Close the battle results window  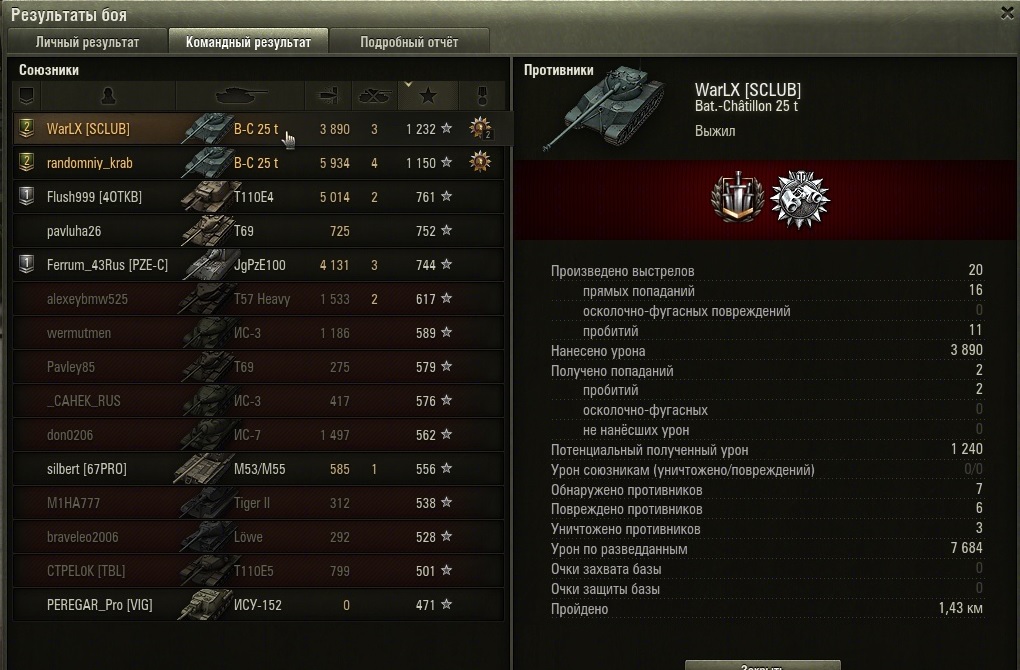(x=1007, y=13)
